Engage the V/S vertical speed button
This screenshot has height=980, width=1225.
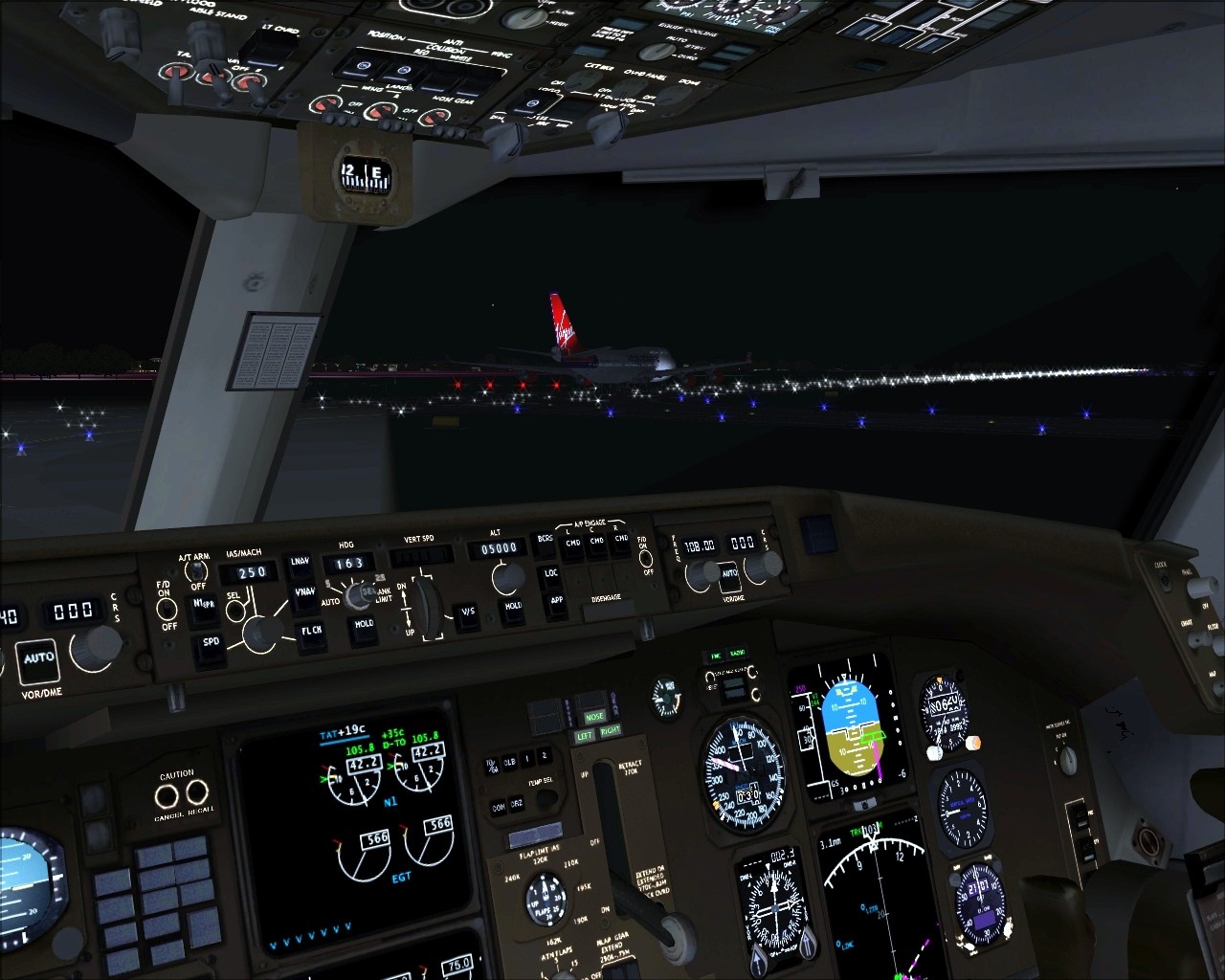(468, 612)
